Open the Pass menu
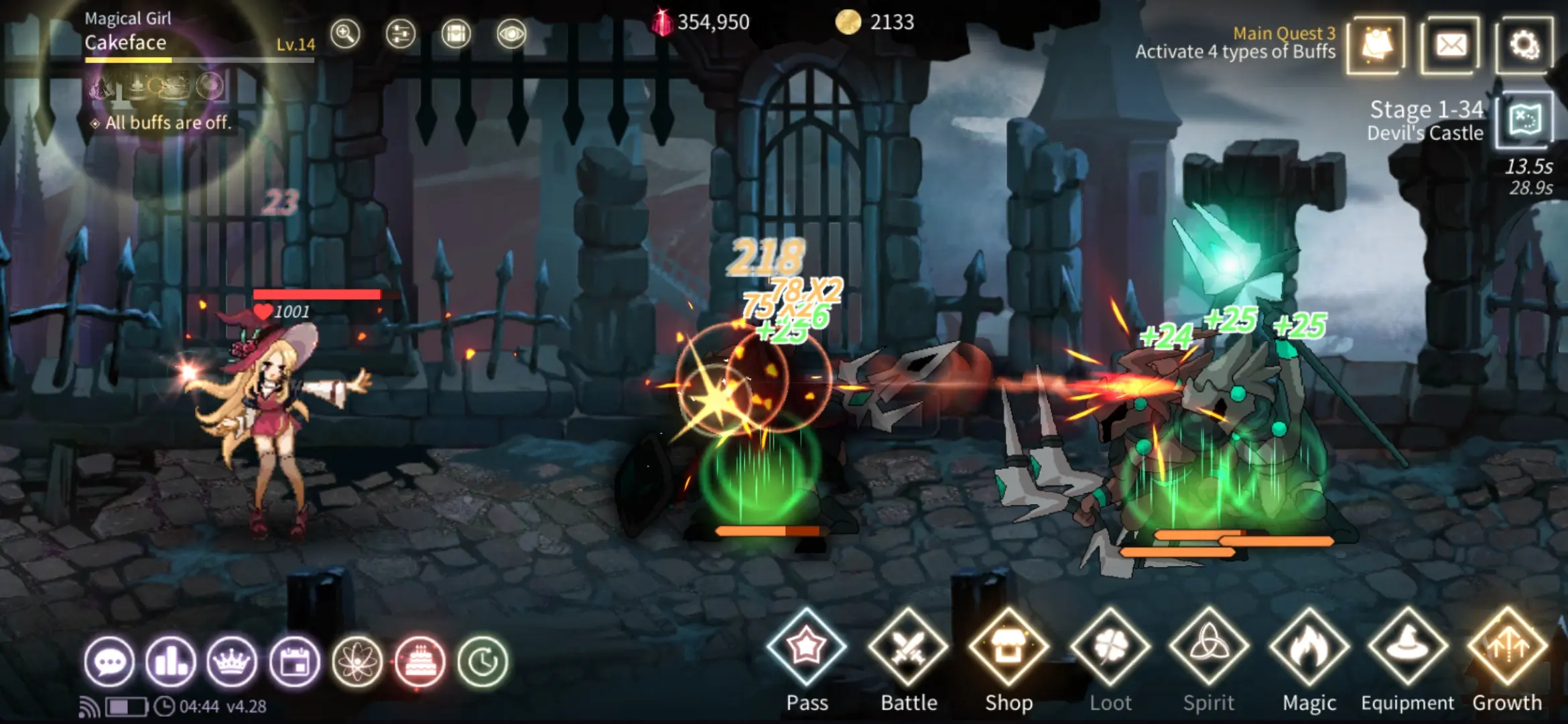The height and width of the screenshot is (724, 1568). point(807,648)
